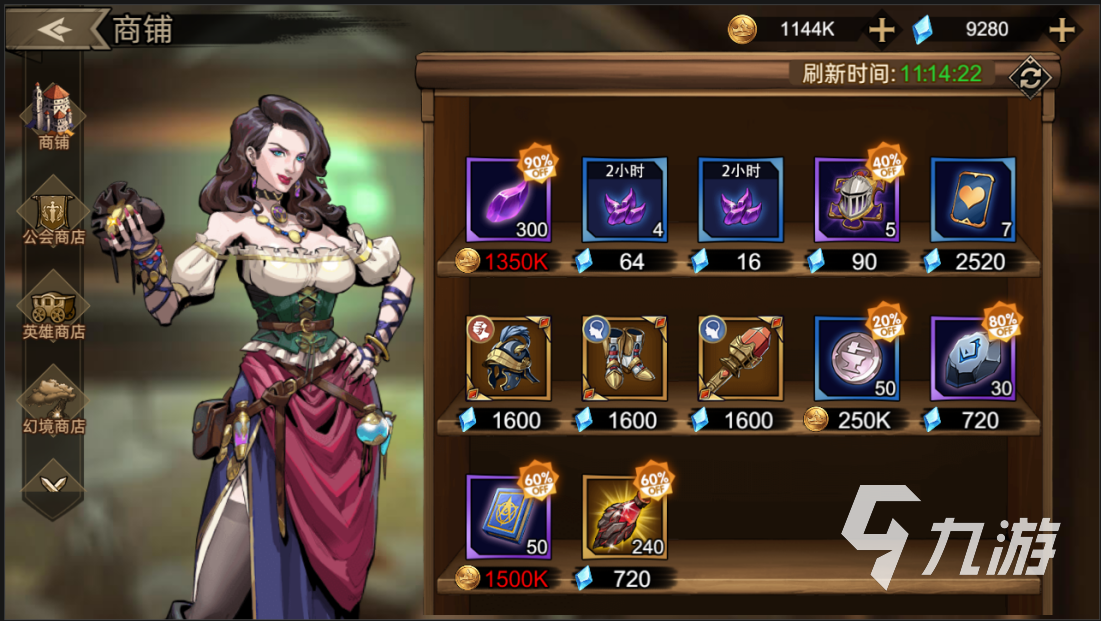Buy the purple crystal with 90% off
This screenshot has height=621, width=1101.
(508, 199)
